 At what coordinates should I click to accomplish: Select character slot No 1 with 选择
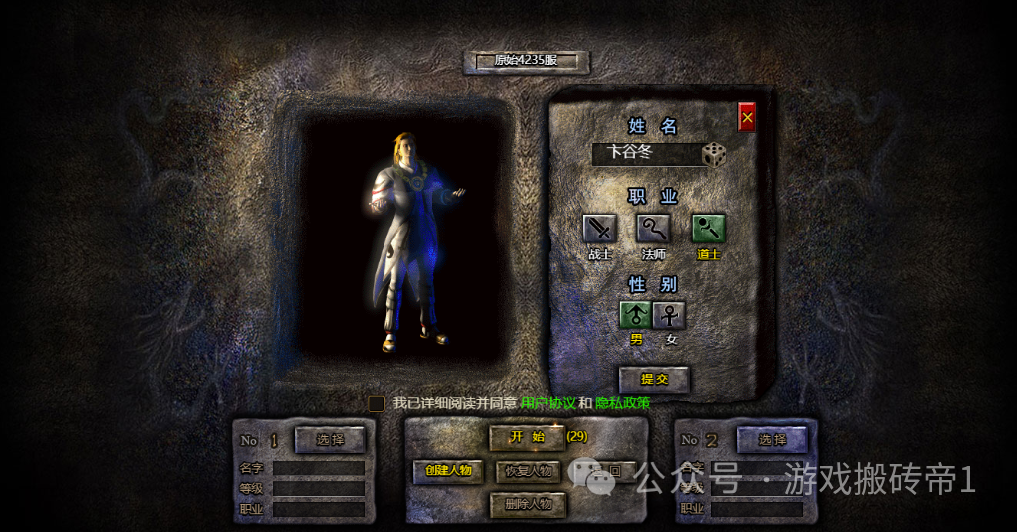pyautogui.click(x=330, y=439)
